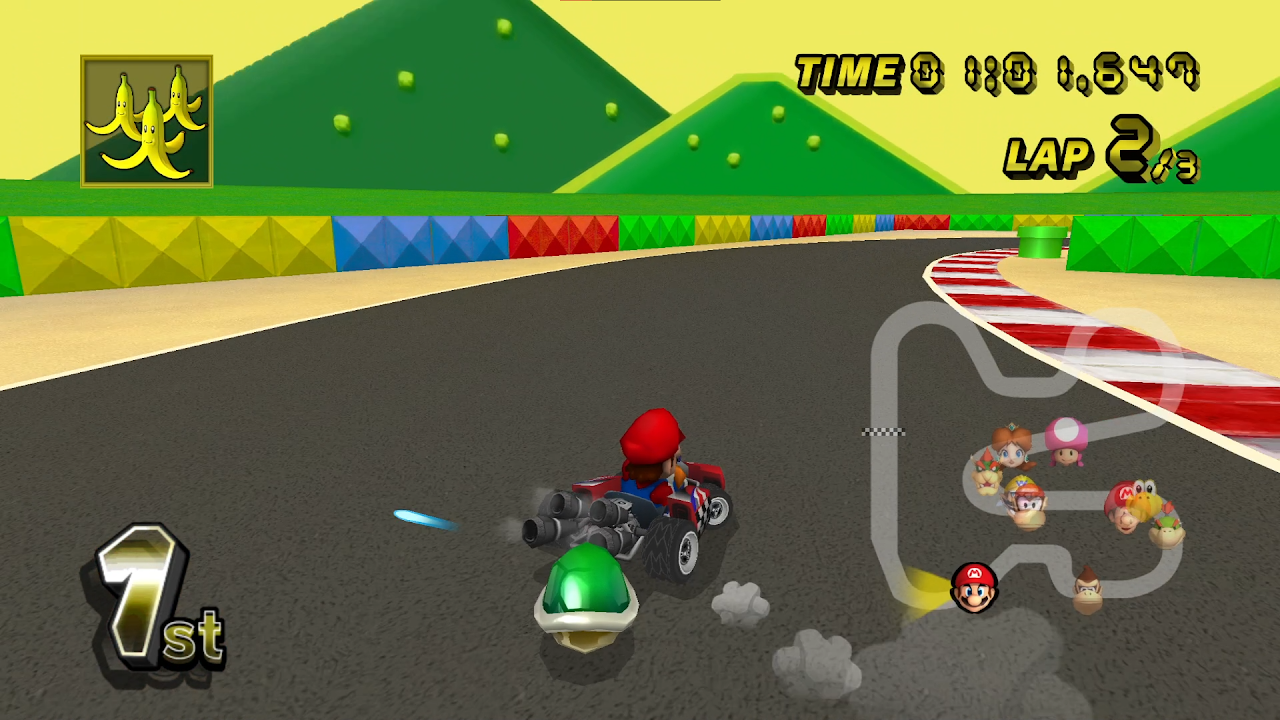The width and height of the screenshot is (1280, 720).
Task: Select Mario's player marker on the minimap
Action: coord(974,587)
